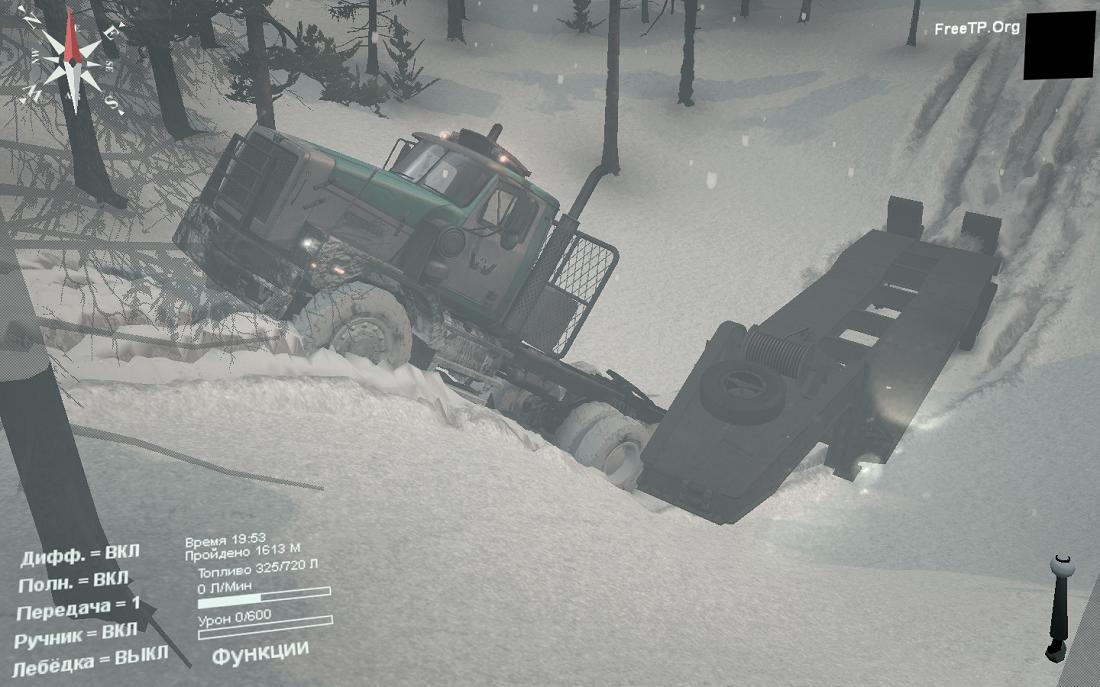Open the Функции menu
The height and width of the screenshot is (687, 1100).
[x=260, y=651]
